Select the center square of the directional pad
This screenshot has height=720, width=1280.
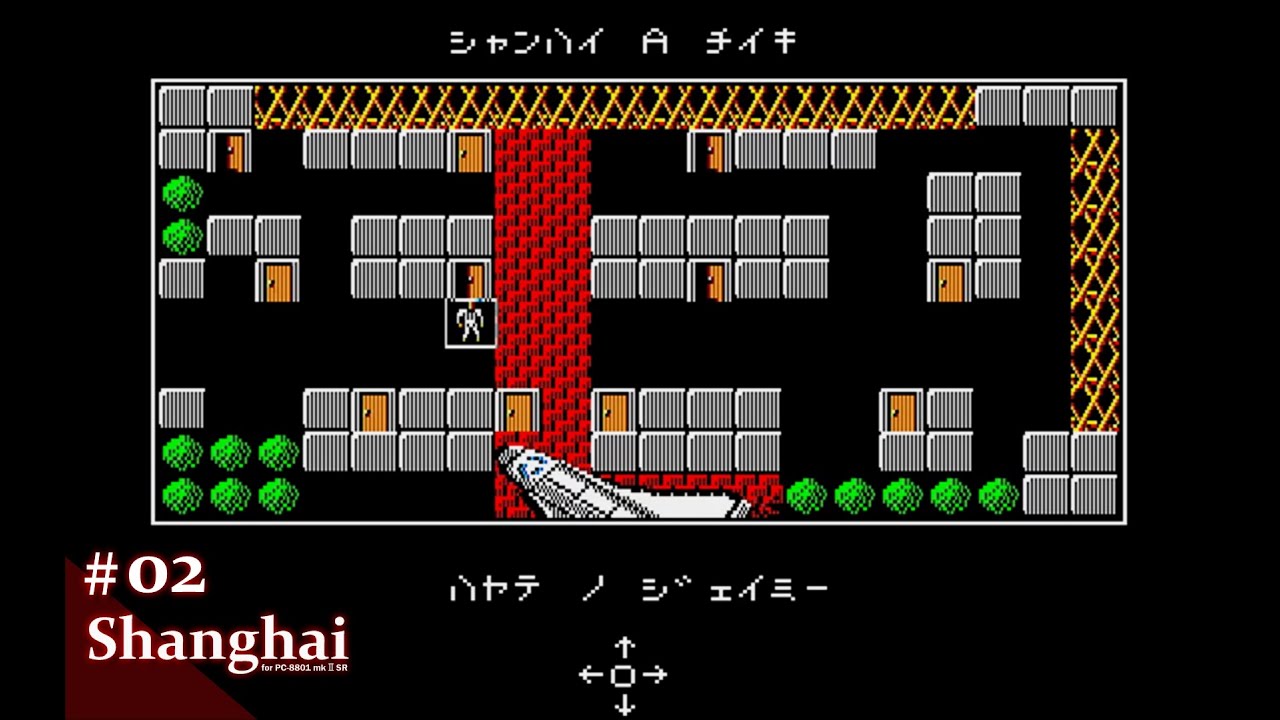(x=625, y=676)
